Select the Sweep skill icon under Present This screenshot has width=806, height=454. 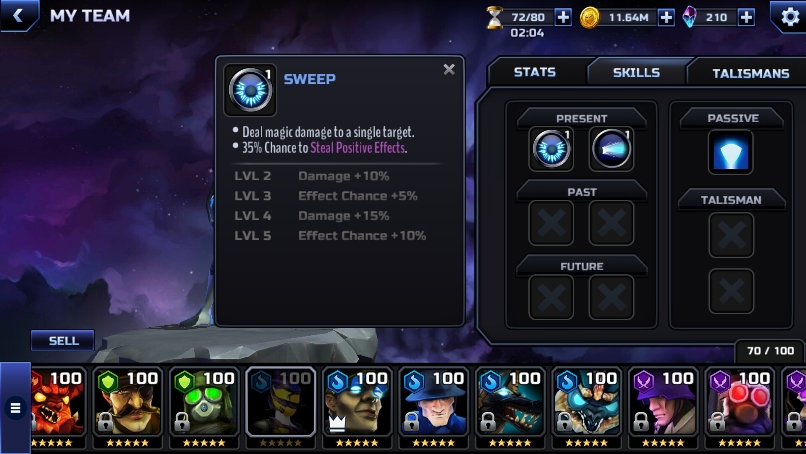click(x=551, y=149)
